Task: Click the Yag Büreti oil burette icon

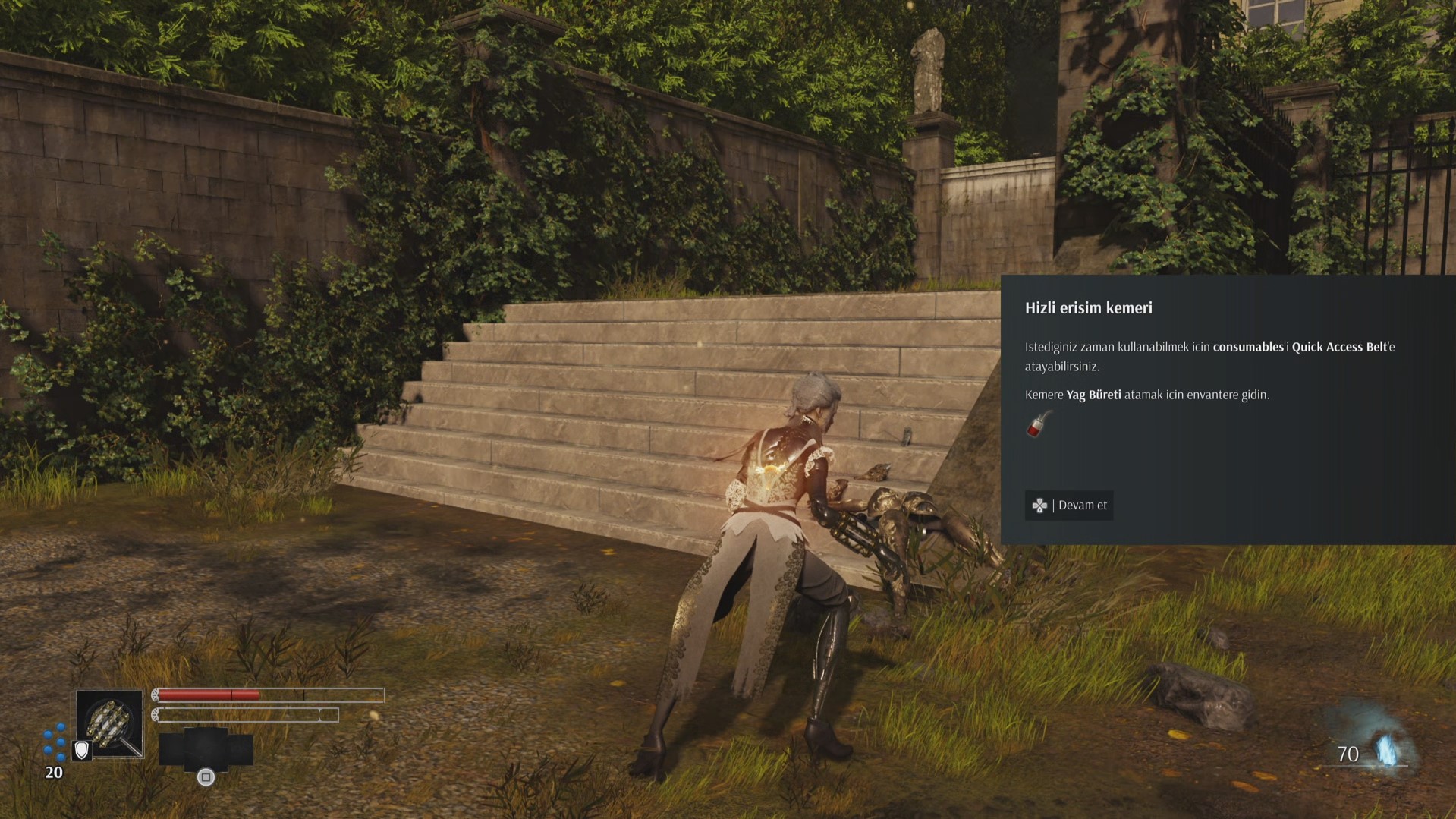Action: pos(1039,425)
